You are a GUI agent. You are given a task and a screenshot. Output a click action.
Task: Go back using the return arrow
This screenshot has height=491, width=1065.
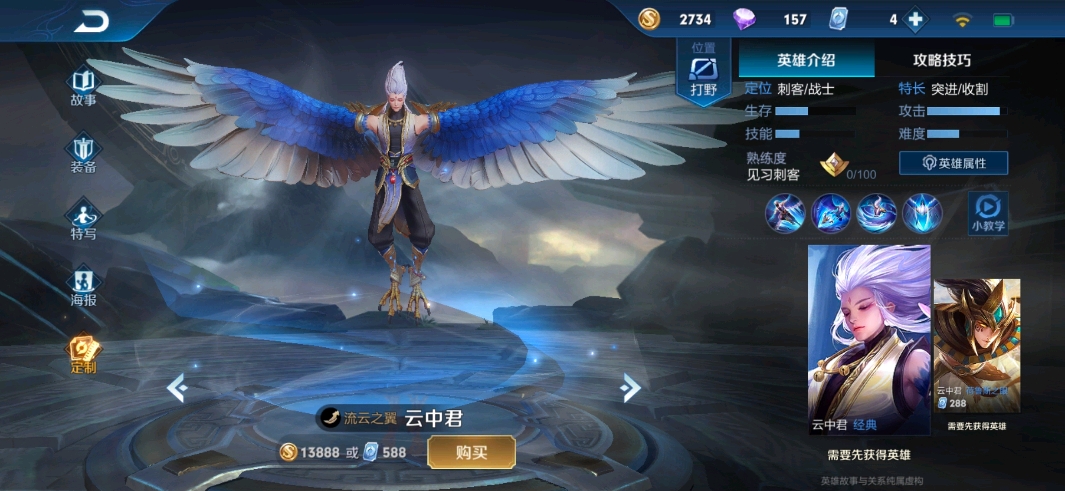(92, 21)
